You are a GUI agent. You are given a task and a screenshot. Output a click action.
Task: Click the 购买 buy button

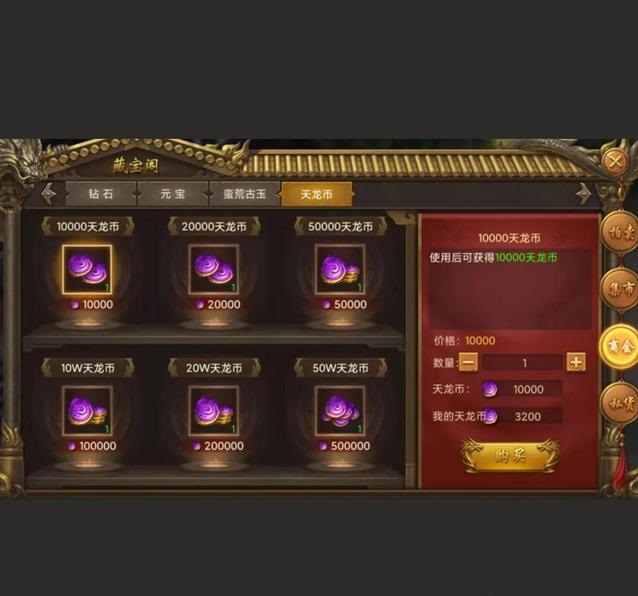pyautogui.click(x=511, y=455)
